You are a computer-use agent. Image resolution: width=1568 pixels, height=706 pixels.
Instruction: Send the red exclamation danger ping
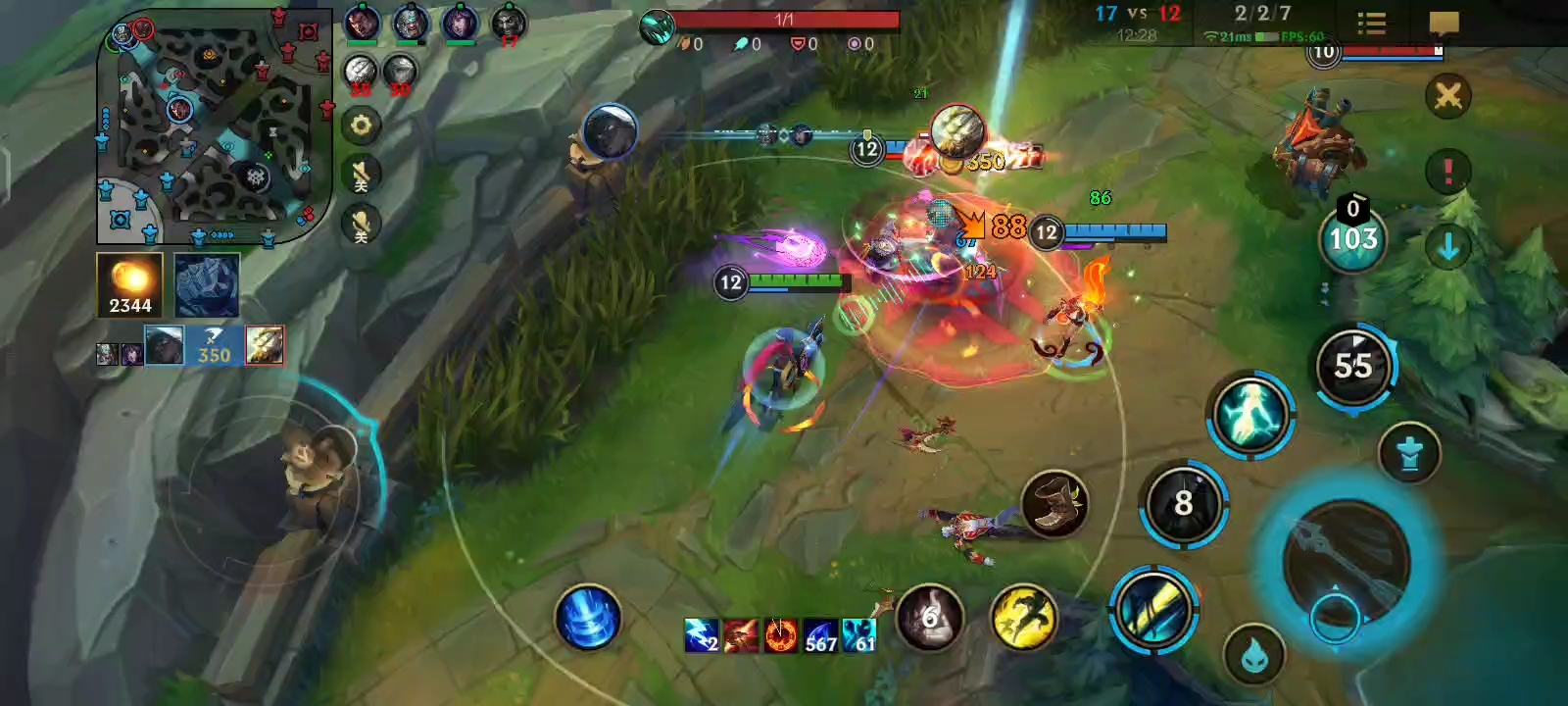[1447, 172]
